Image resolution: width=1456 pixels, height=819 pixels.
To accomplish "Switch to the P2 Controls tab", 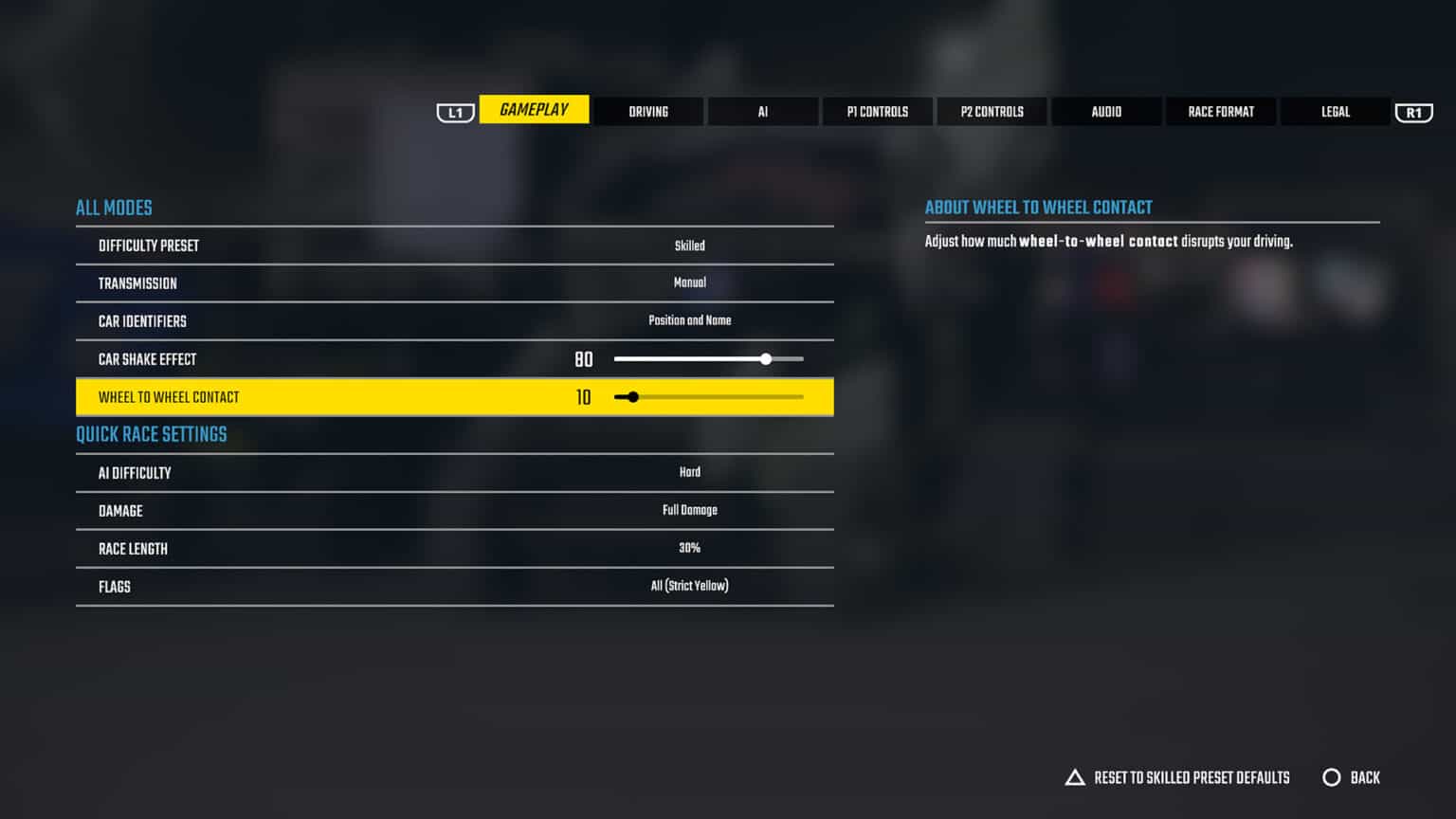I will click(992, 111).
